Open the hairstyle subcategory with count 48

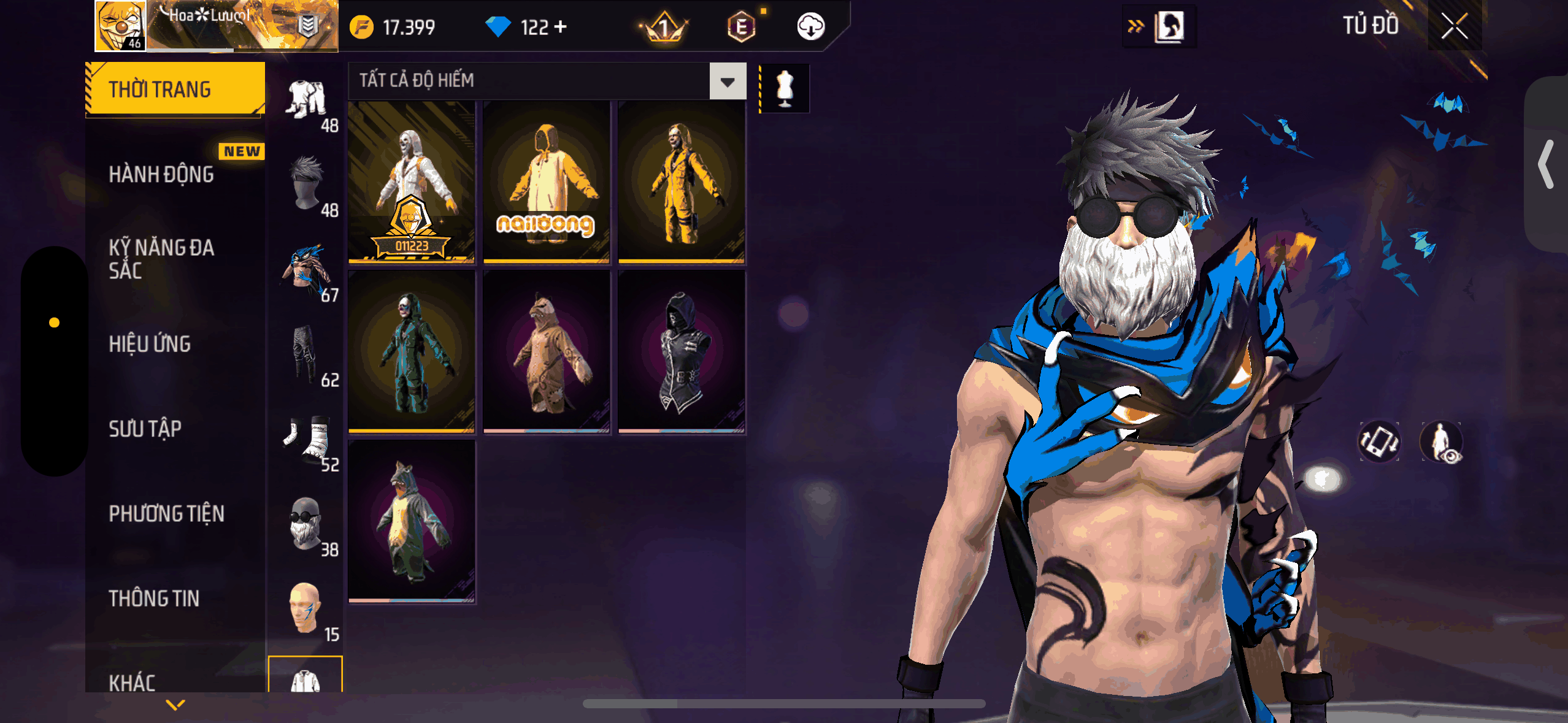pyautogui.click(x=308, y=185)
